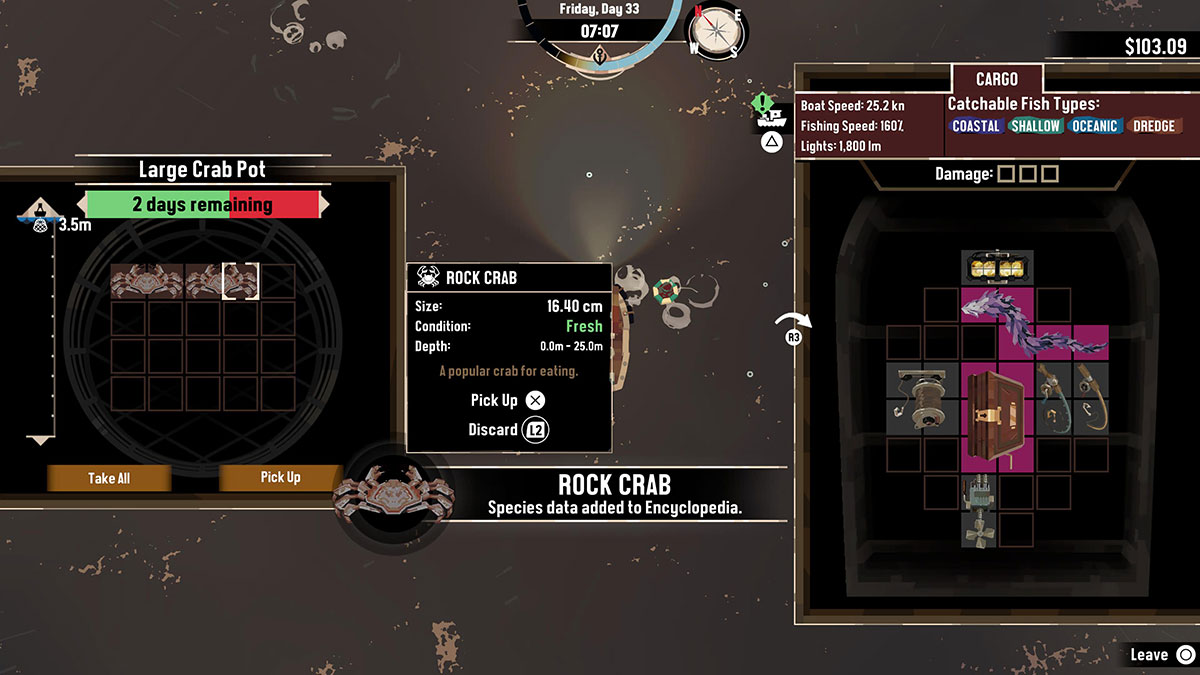Click the Leave button
The height and width of the screenshot is (675, 1200).
coord(1160,655)
